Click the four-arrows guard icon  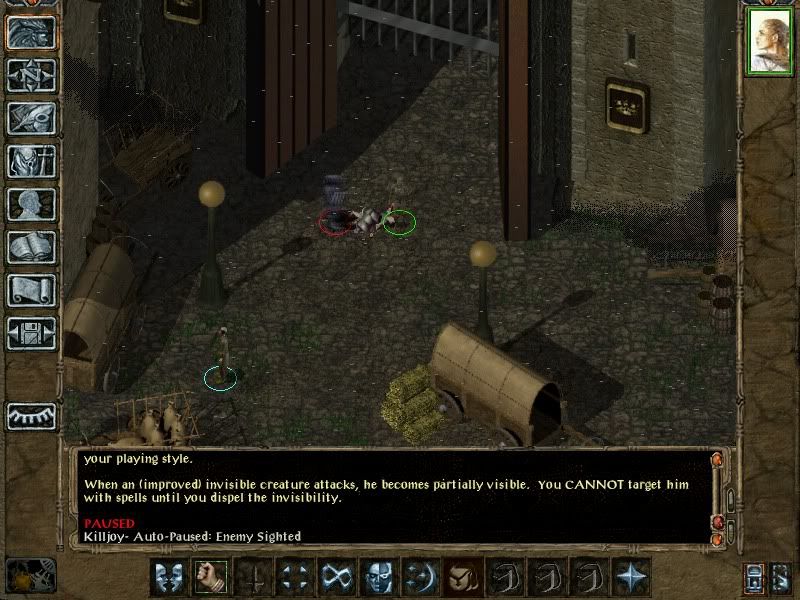293,576
